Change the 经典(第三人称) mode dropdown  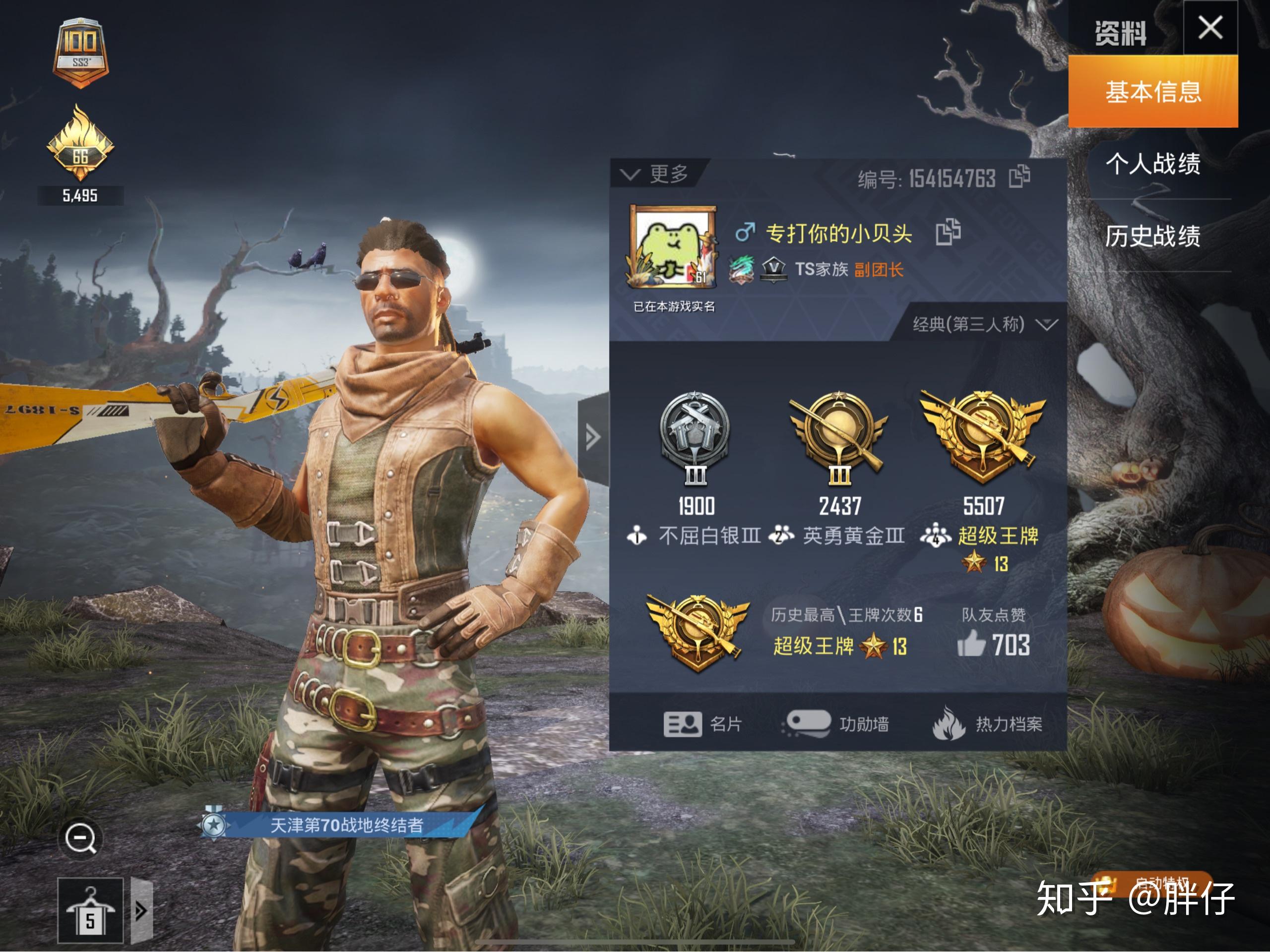coord(984,324)
